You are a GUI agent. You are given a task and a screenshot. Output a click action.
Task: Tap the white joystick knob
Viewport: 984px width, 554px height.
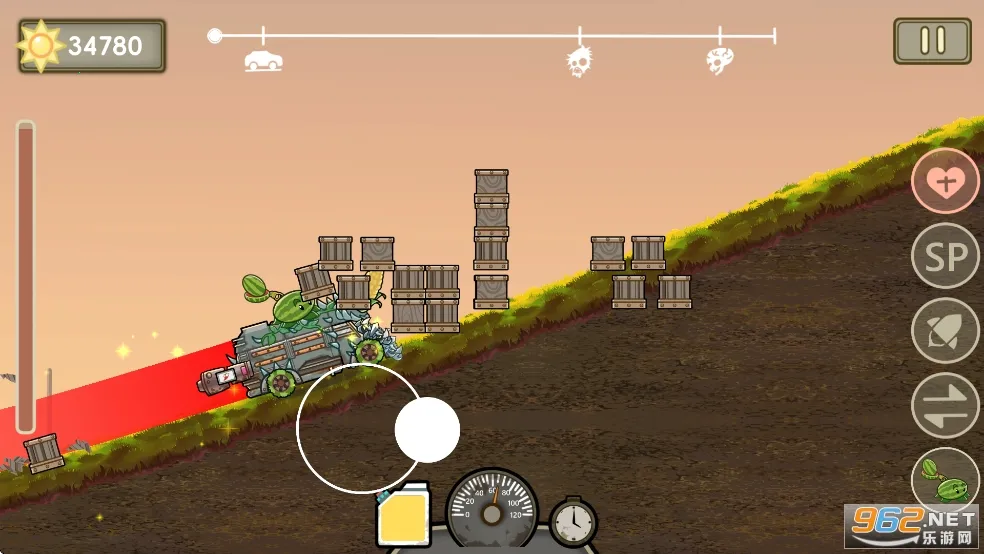(x=427, y=430)
